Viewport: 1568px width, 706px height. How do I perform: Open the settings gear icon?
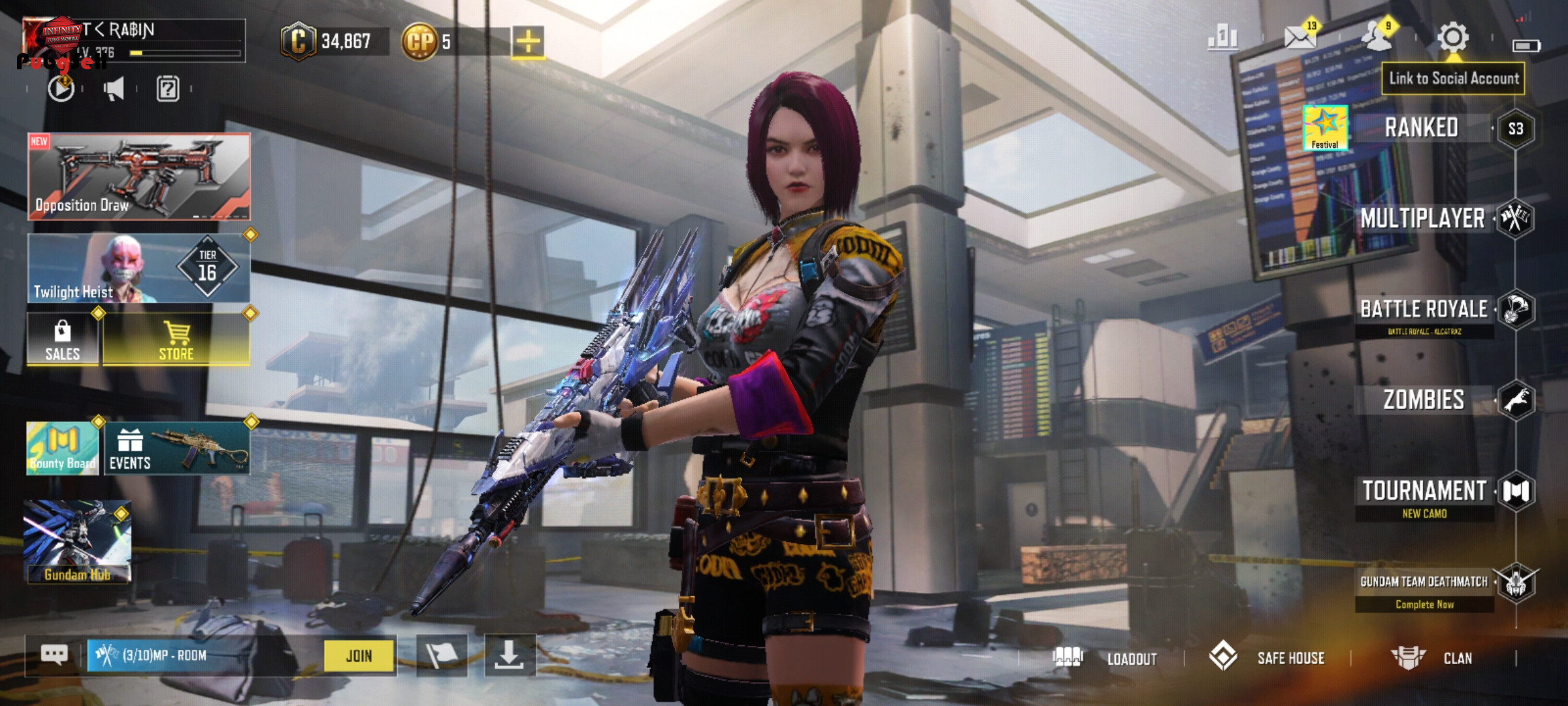coord(1452,37)
